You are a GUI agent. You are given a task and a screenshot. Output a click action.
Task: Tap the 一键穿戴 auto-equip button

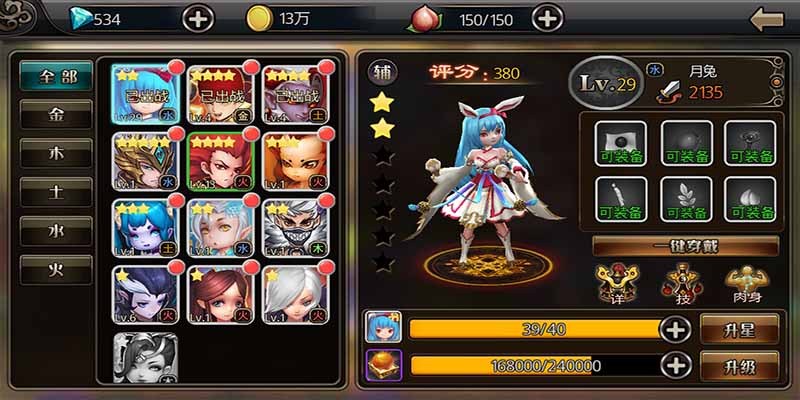point(685,246)
